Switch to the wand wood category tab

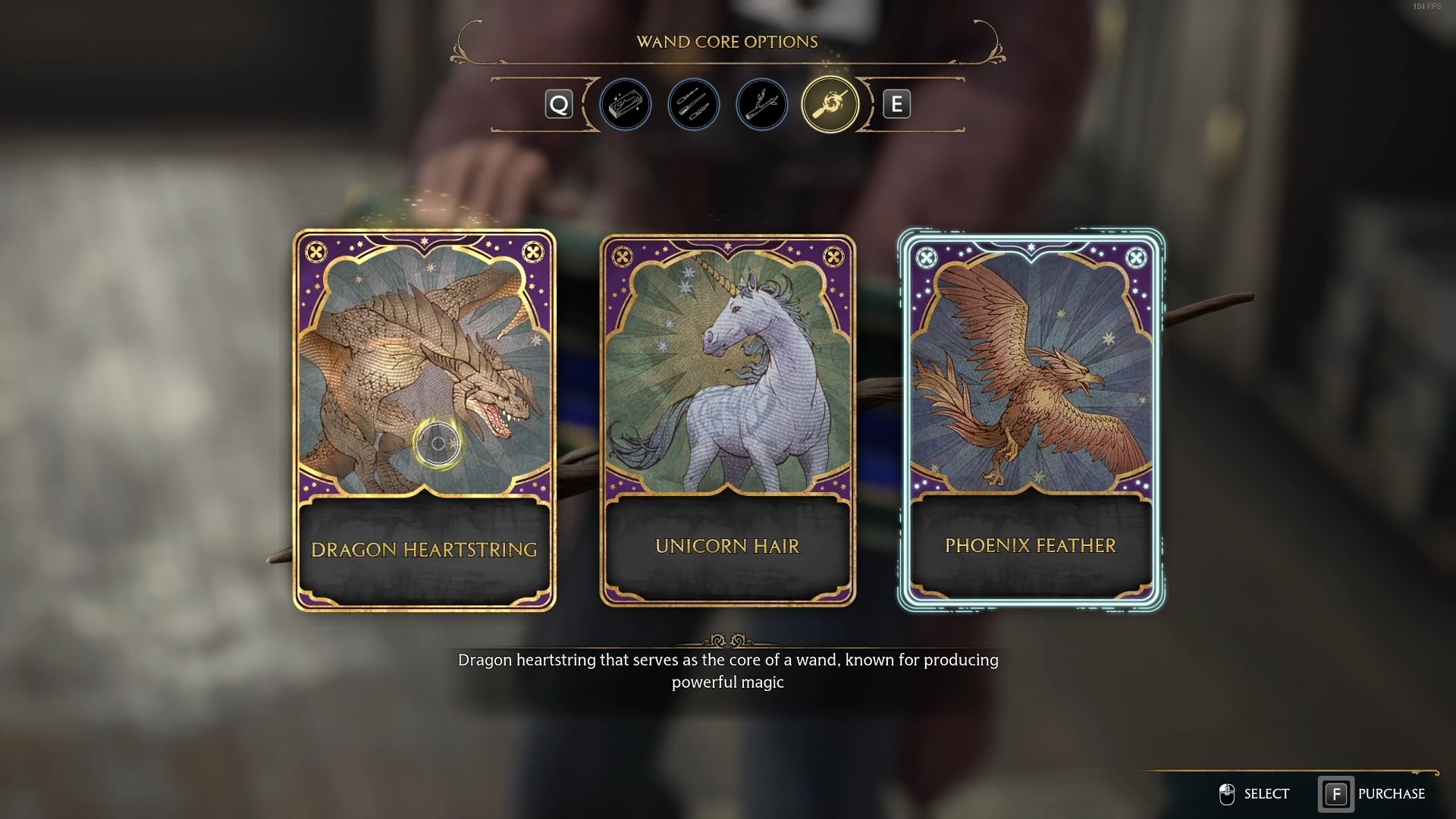point(761,105)
